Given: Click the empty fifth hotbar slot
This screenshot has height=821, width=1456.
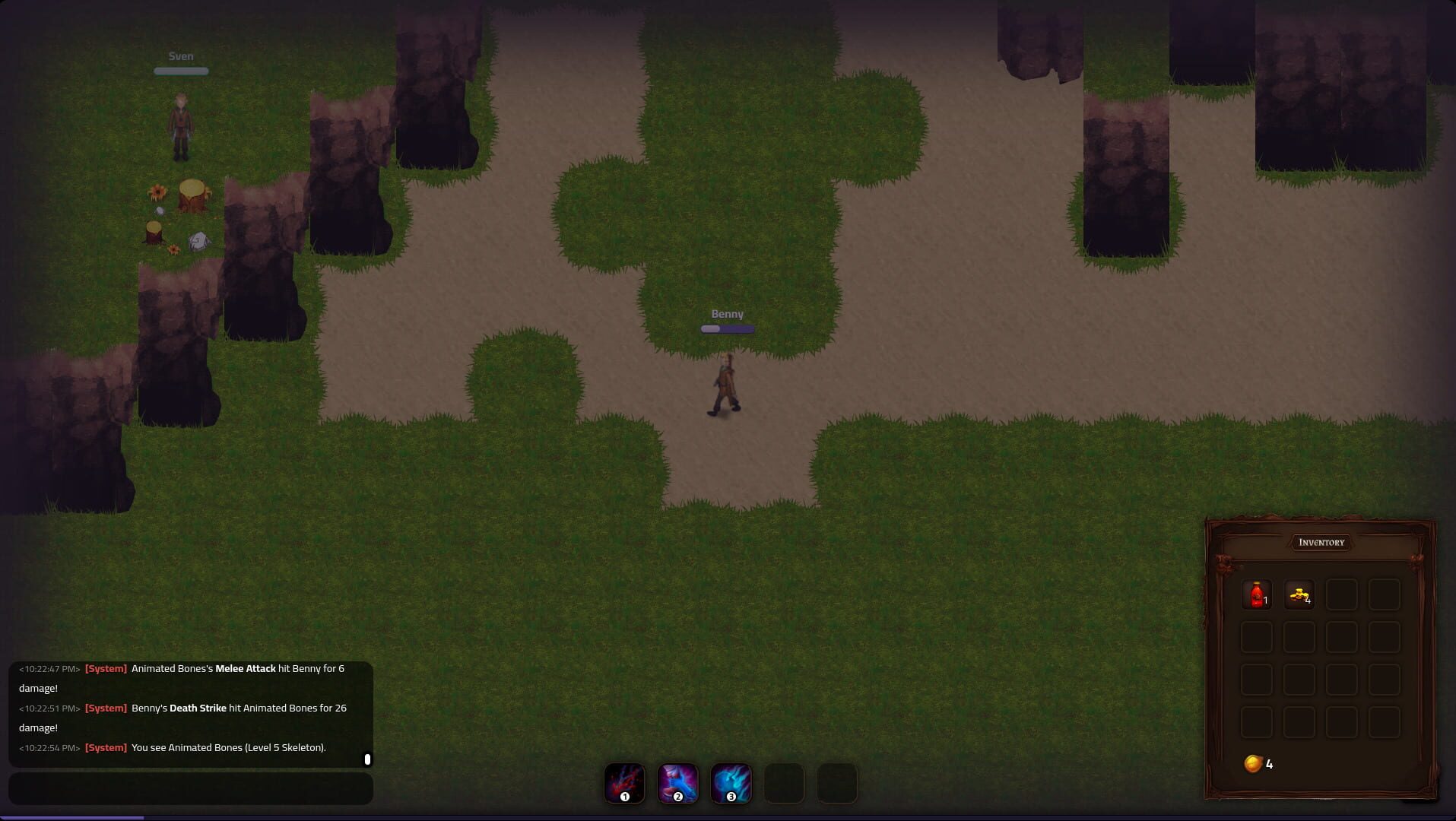Looking at the screenshot, I should point(836,783).
